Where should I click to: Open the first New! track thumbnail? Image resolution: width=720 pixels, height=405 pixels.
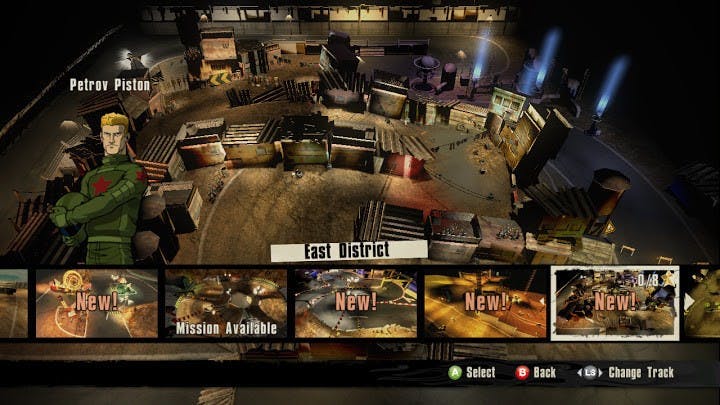[97, 303]
